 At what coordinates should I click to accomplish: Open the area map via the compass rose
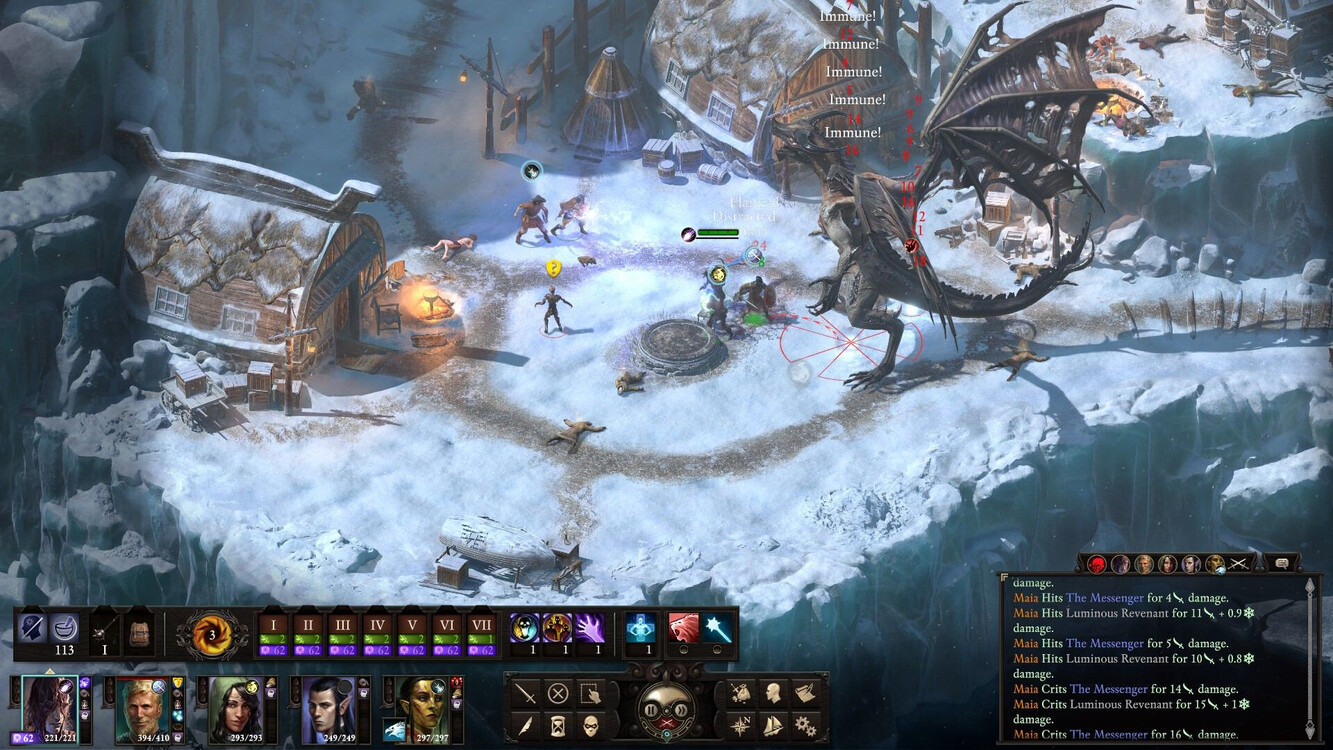point(741,724)
